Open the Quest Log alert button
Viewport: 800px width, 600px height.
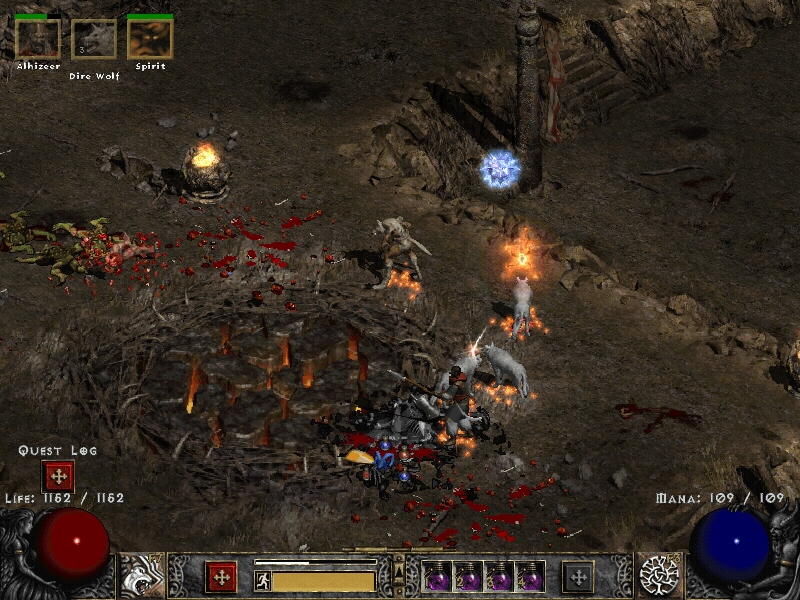point(57,476)
